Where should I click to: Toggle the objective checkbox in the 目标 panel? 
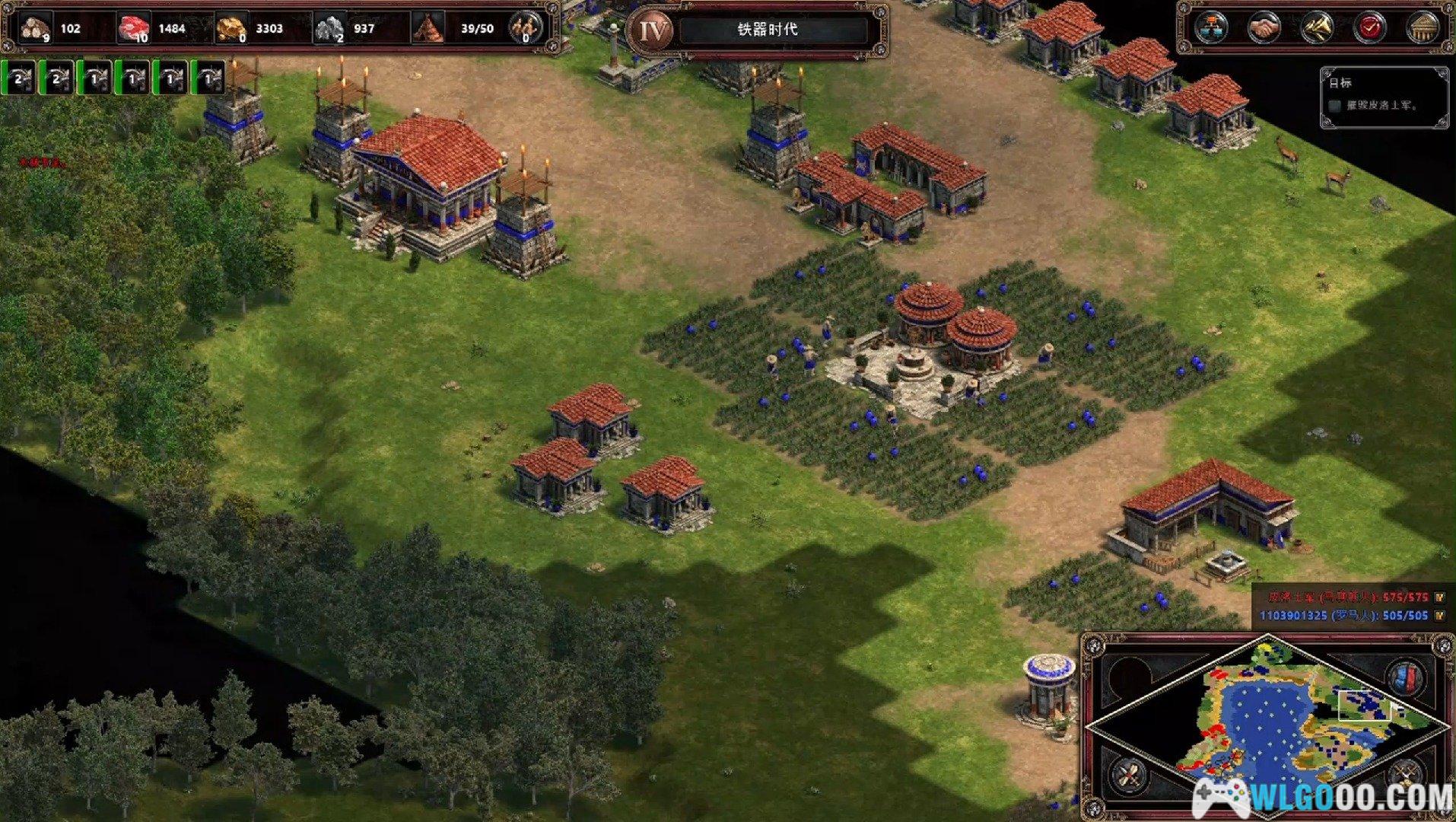[1335, 106]
